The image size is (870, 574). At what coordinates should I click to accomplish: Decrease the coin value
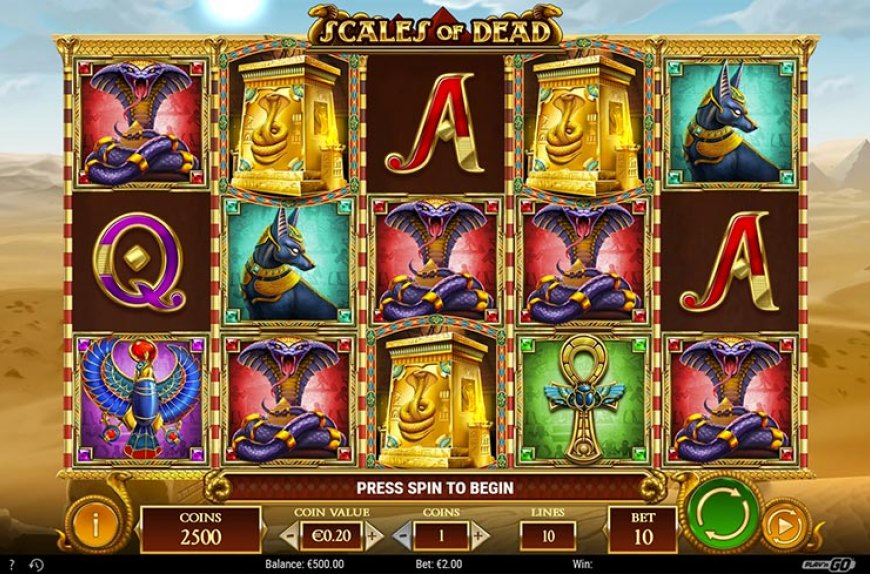[x=289, y=536]
